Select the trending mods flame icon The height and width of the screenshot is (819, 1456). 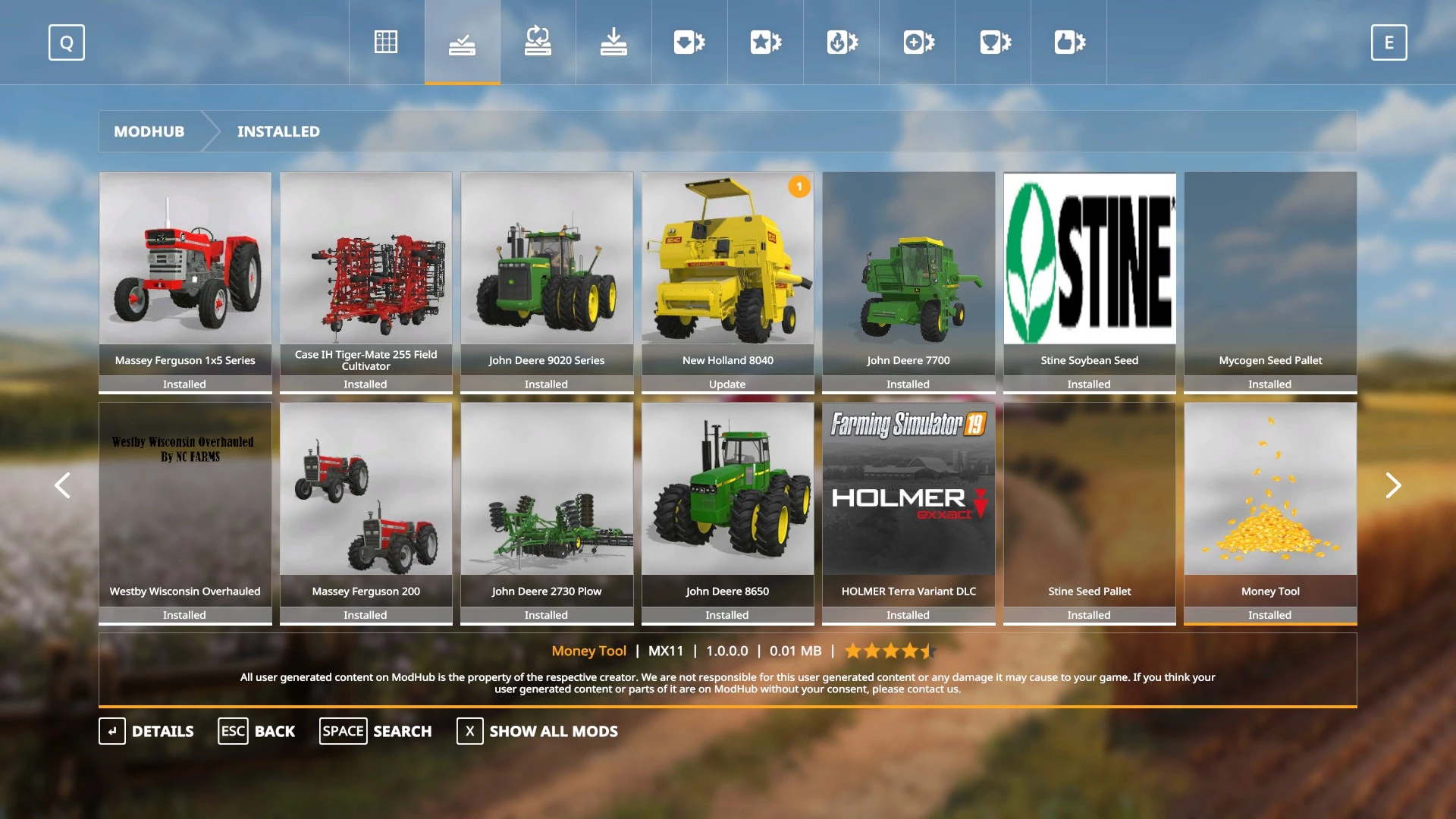pos(840,42)
